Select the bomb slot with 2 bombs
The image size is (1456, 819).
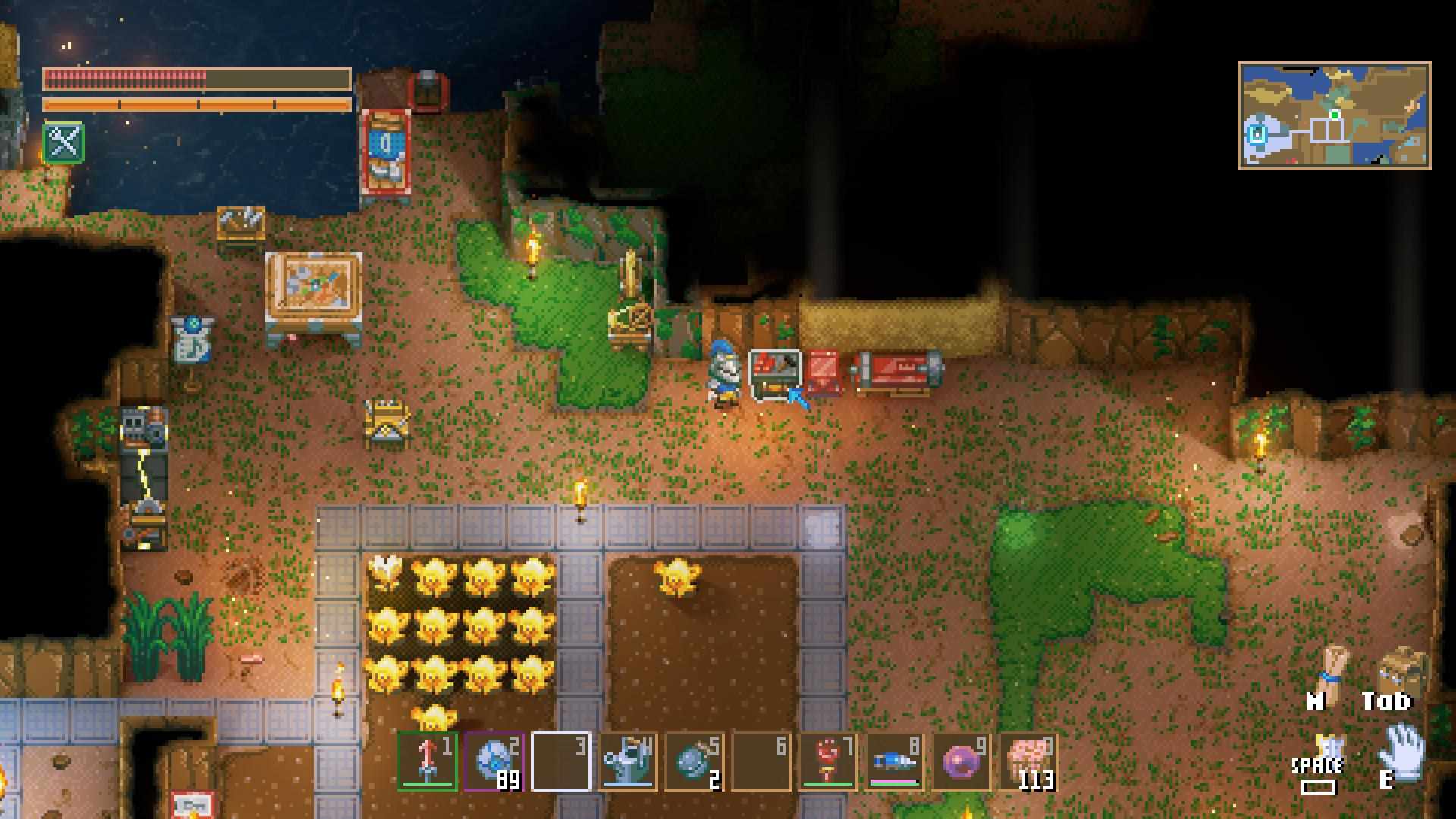(x=694, y=761)
